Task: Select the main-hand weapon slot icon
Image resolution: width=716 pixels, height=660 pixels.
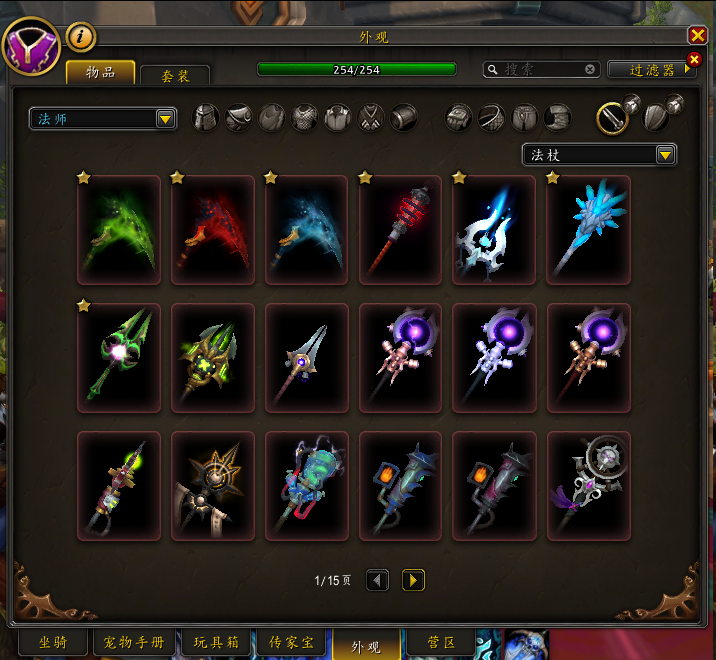Action: 612,118
